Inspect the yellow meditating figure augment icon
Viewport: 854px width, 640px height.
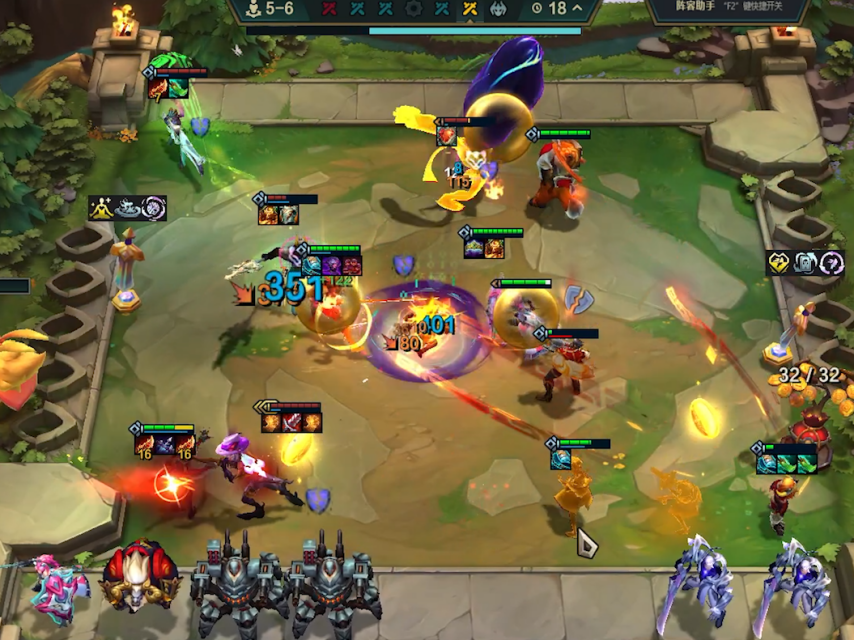tap(102, 208)
